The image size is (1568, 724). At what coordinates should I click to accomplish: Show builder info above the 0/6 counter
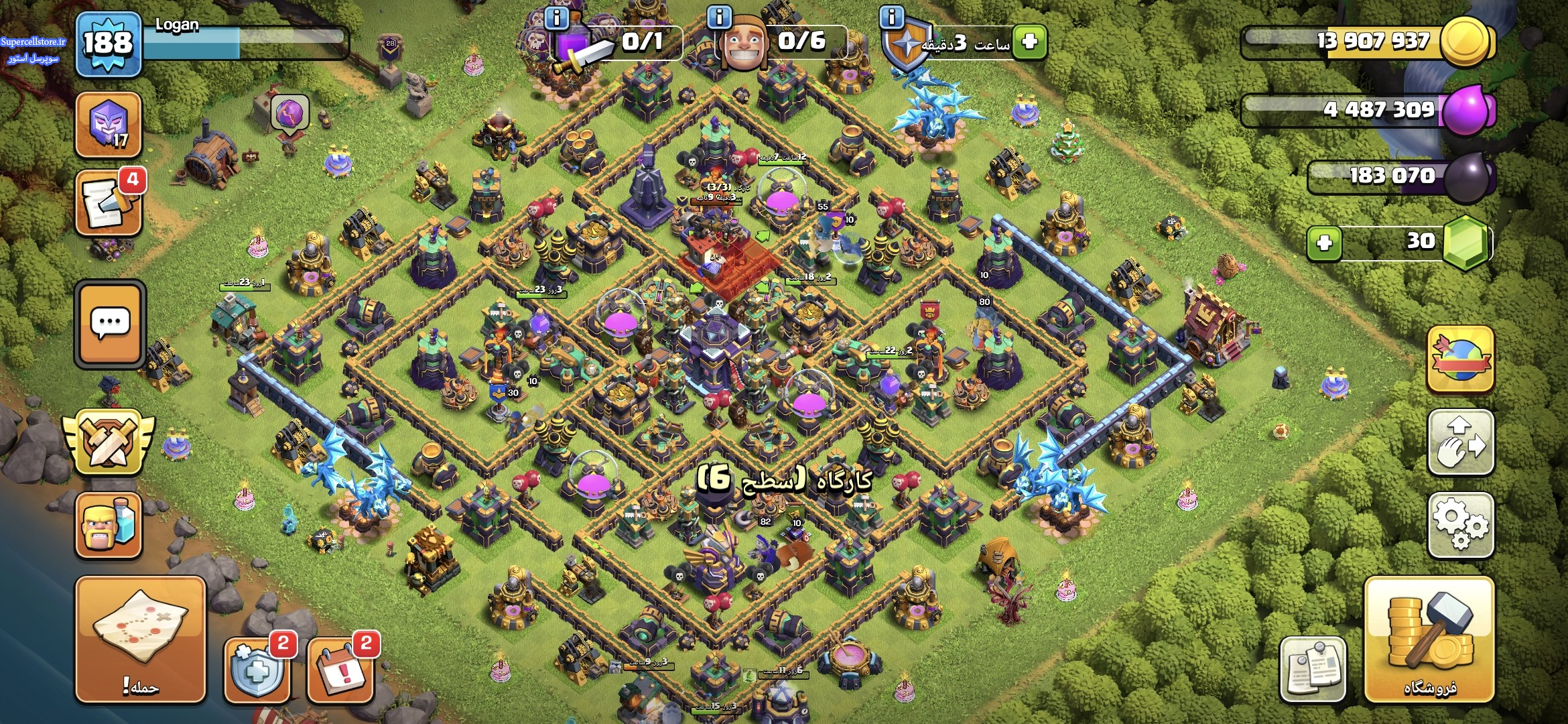pyautogui.click(x=719, y=17)
